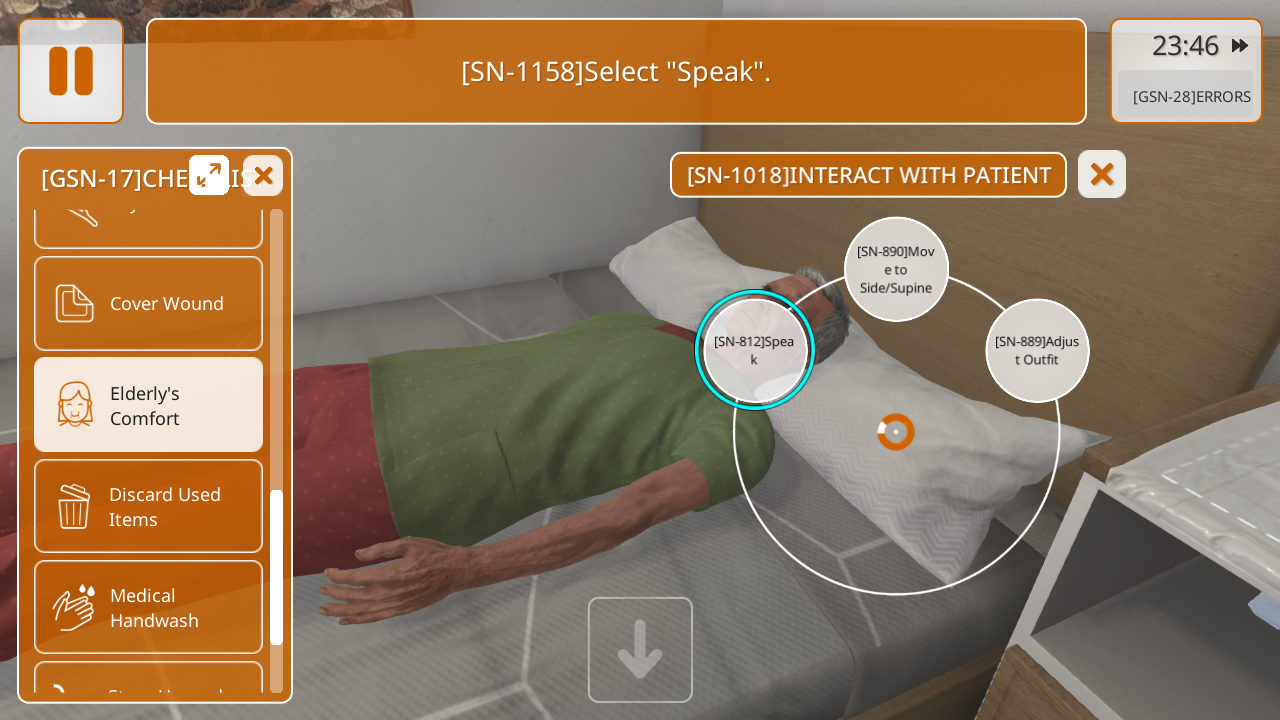This screenshot has width=1280, height=720.
Task: Click the checklist scrollbar
Action: click(277, 566)
